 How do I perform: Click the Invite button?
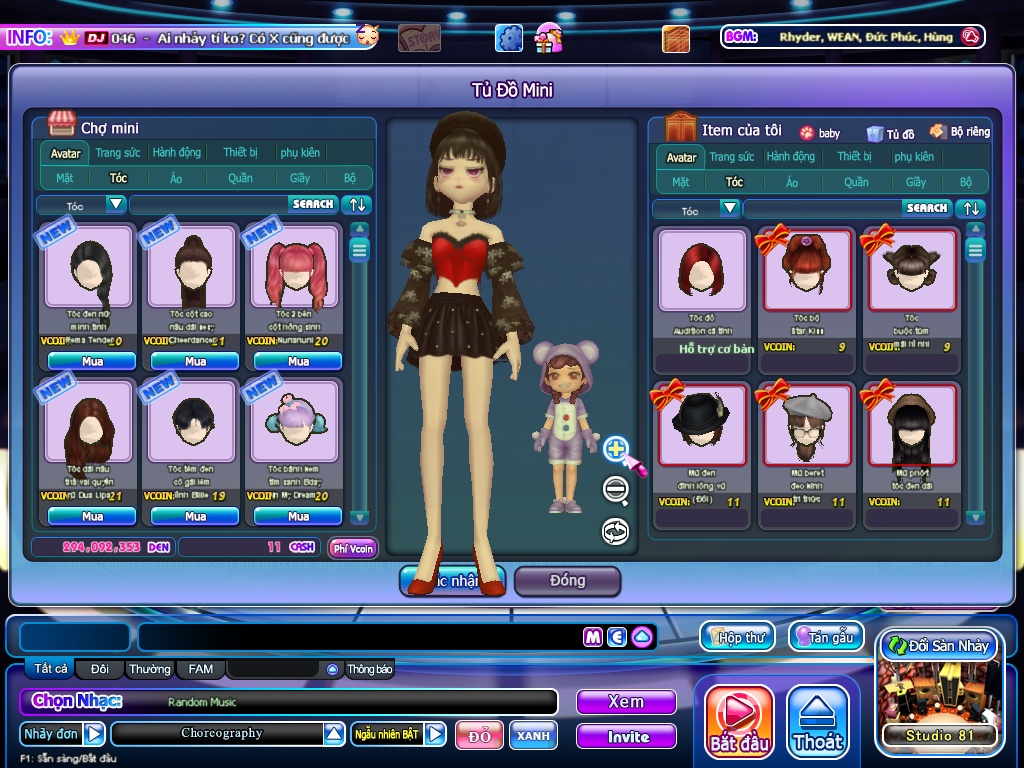[x=627, y=737]
